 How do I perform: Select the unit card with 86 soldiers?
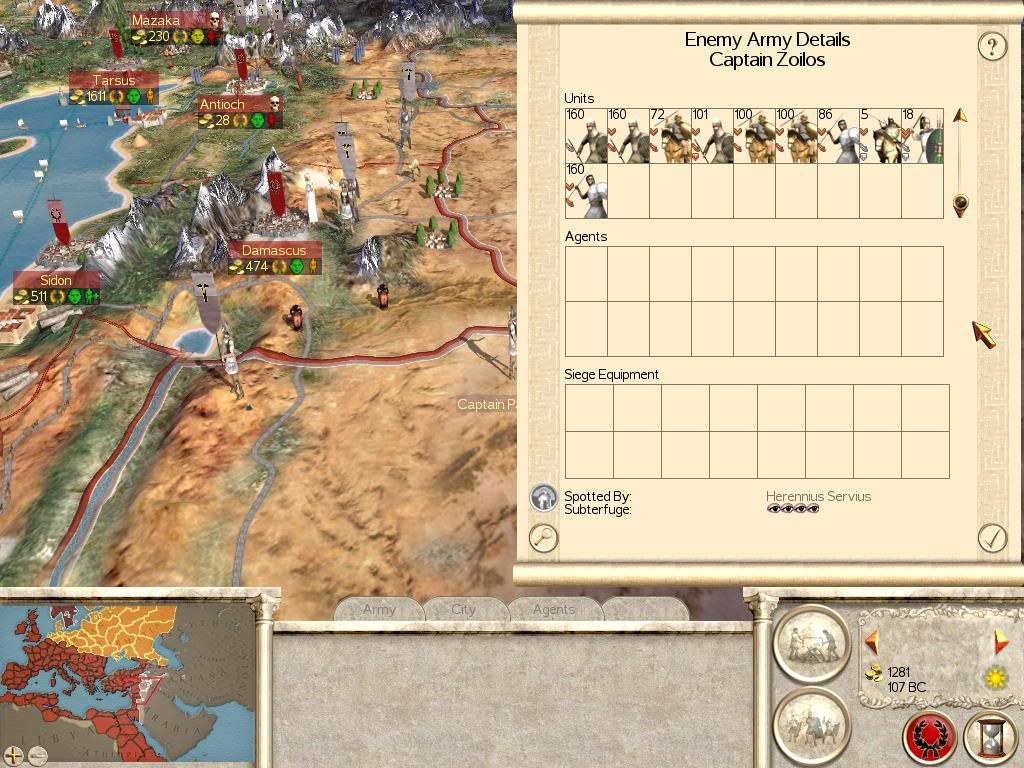(838, 136)
